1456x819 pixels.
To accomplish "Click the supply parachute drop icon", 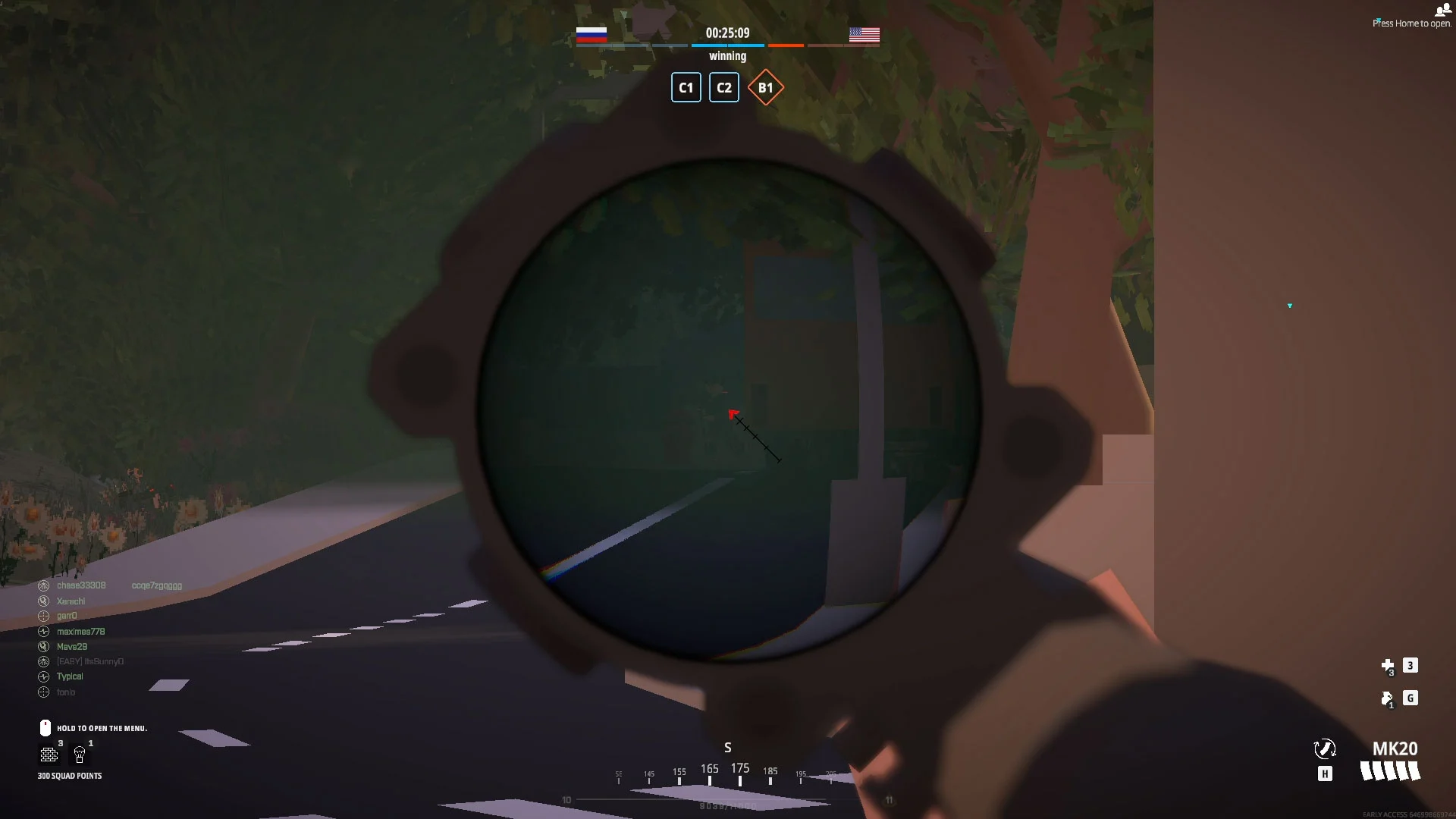I will (79, 755).
